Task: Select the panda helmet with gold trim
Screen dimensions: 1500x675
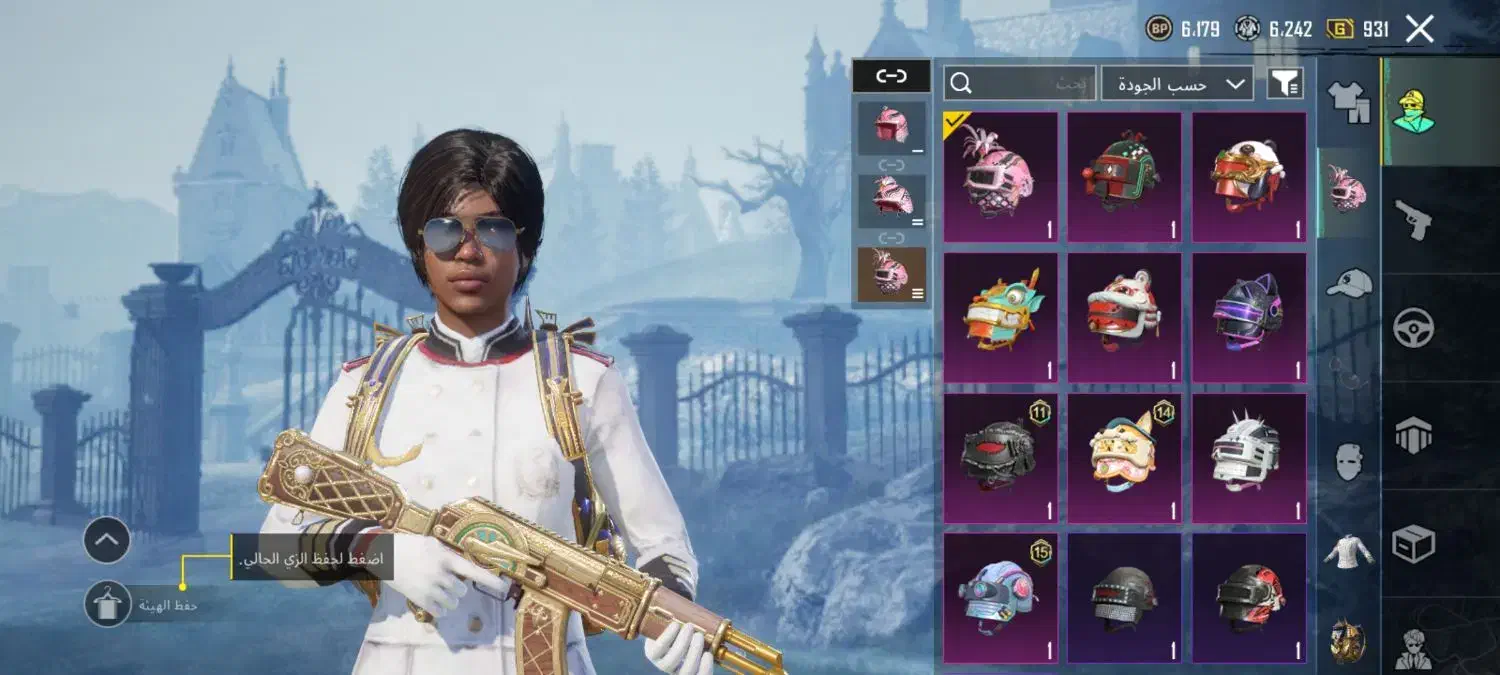Action: tap(1248, 177)
